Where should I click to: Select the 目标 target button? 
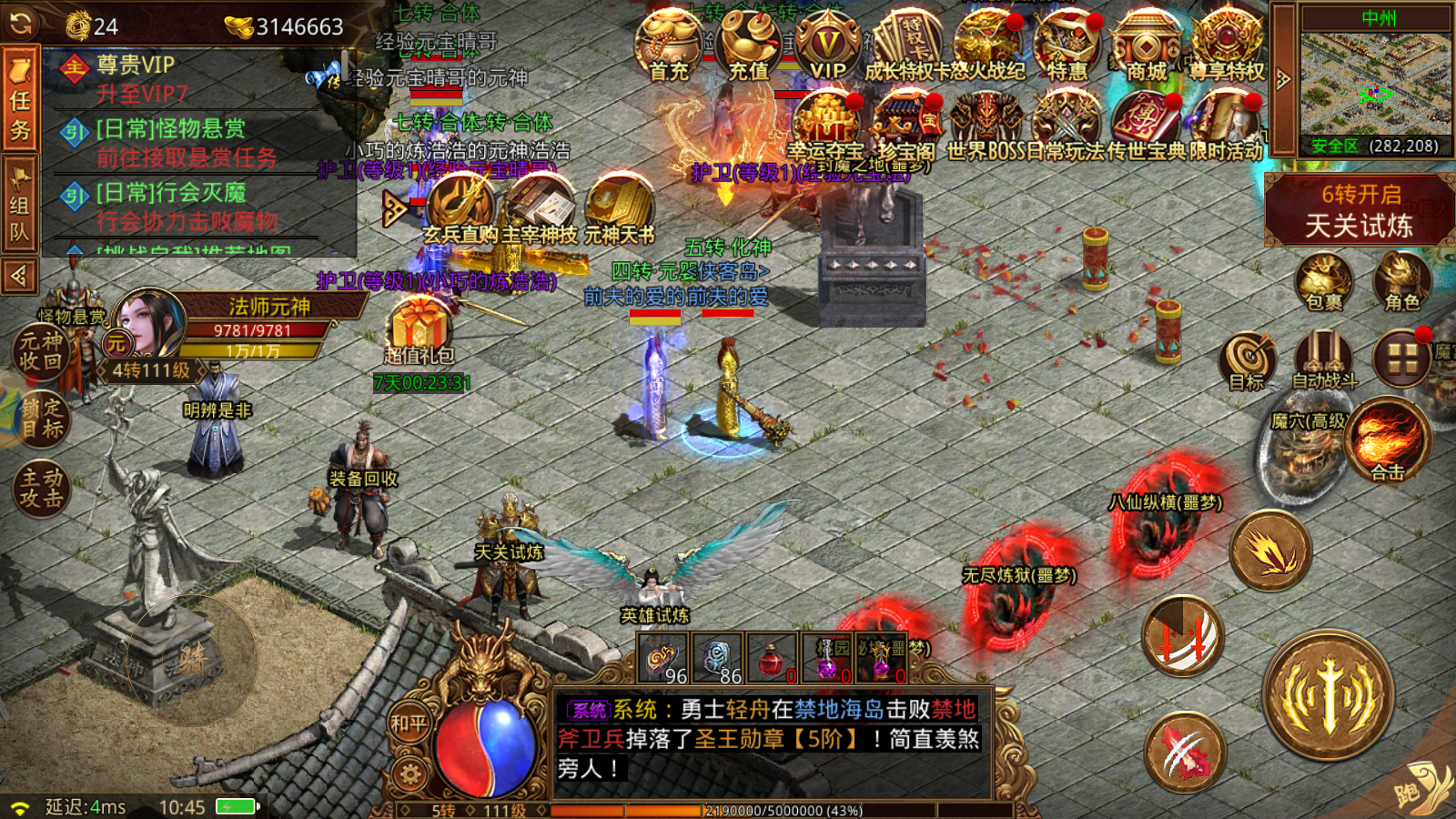pyautogui.click(x=1248, y=361)
